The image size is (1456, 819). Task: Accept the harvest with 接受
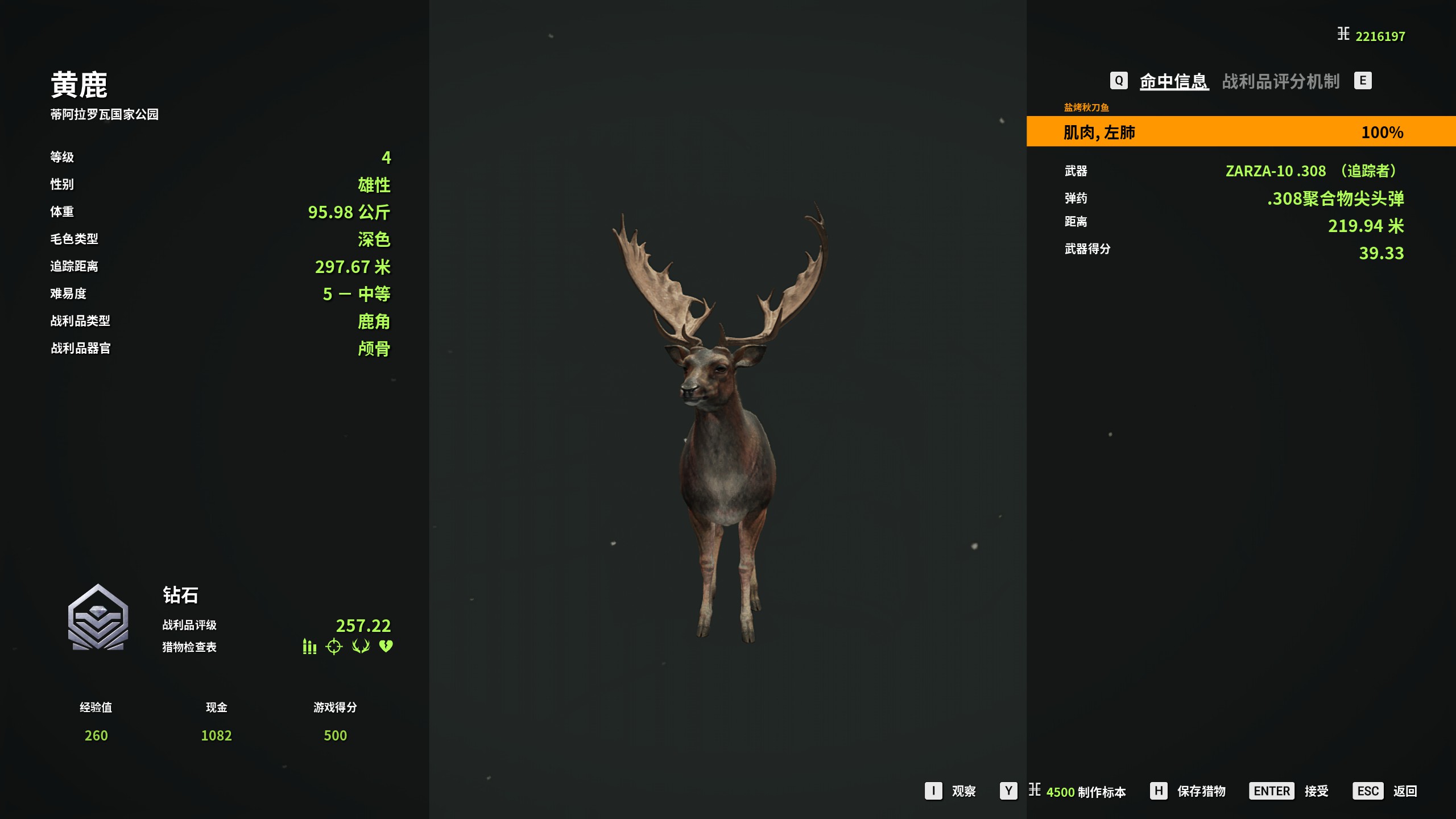pyautogui.click(x=1316, y=791)
